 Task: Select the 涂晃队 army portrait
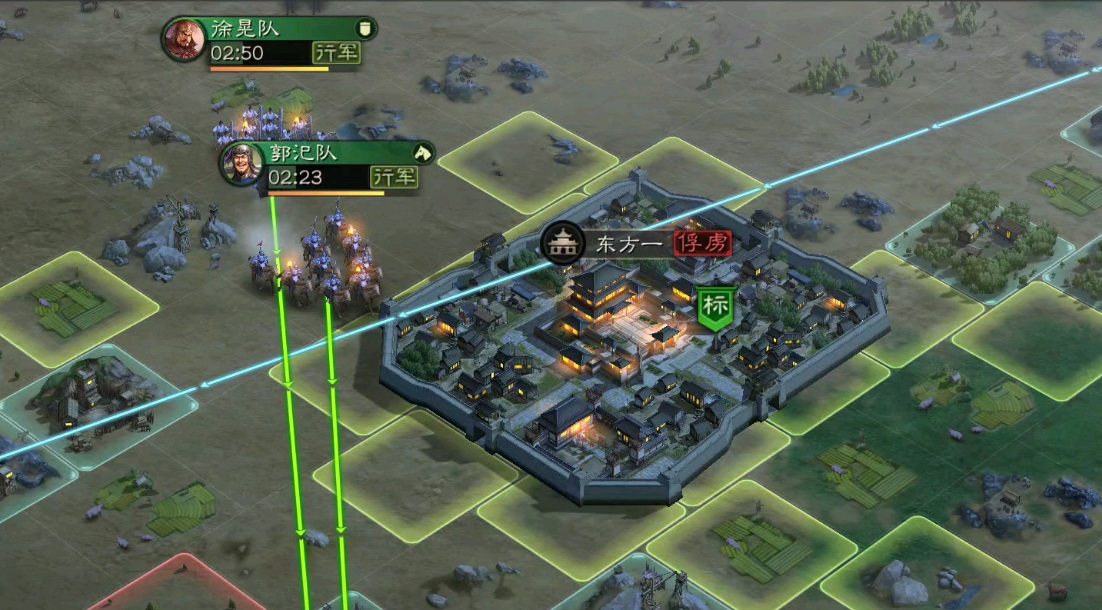pos(184,40)
